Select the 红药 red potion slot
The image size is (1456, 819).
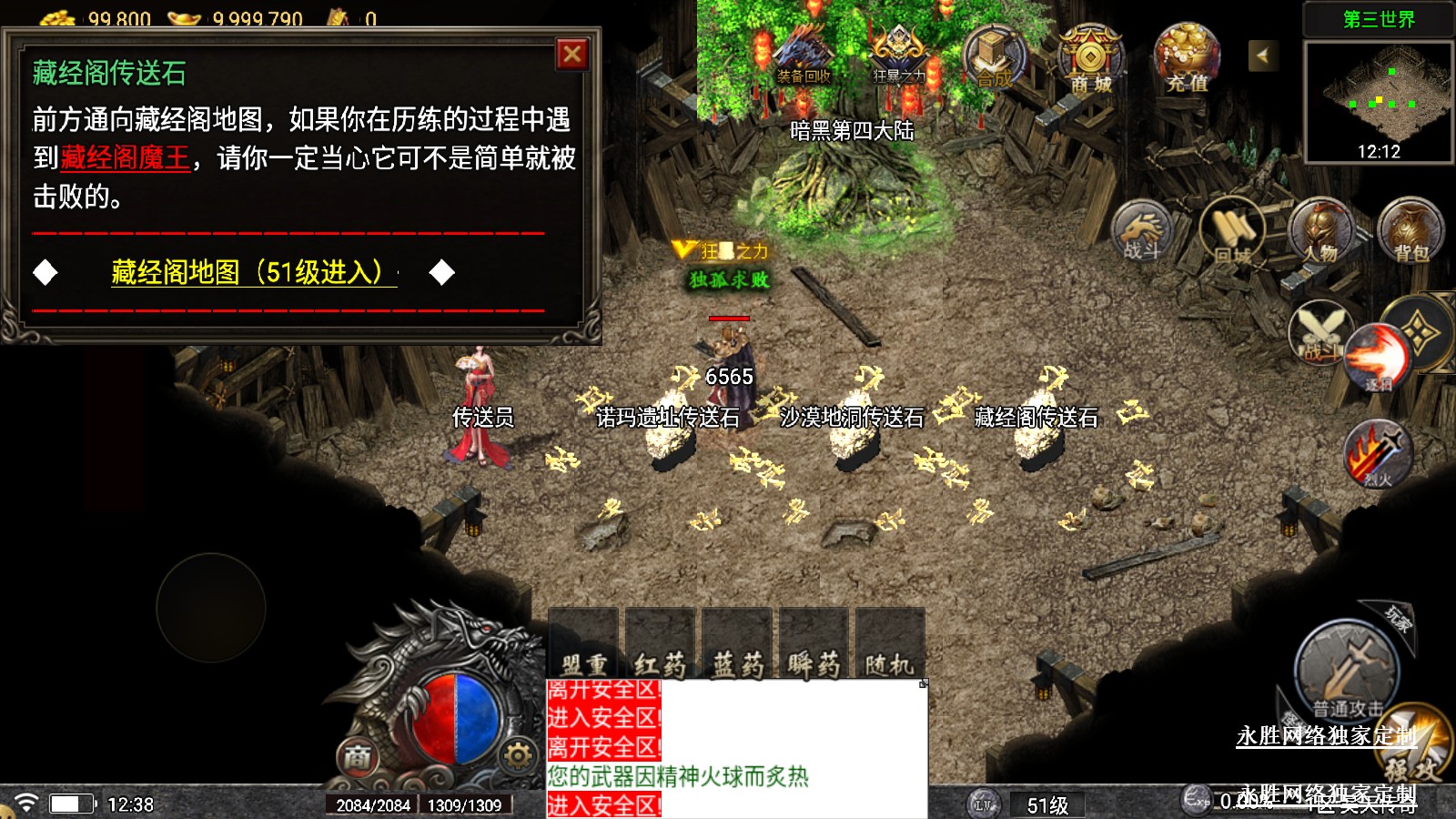click(660, 645)
